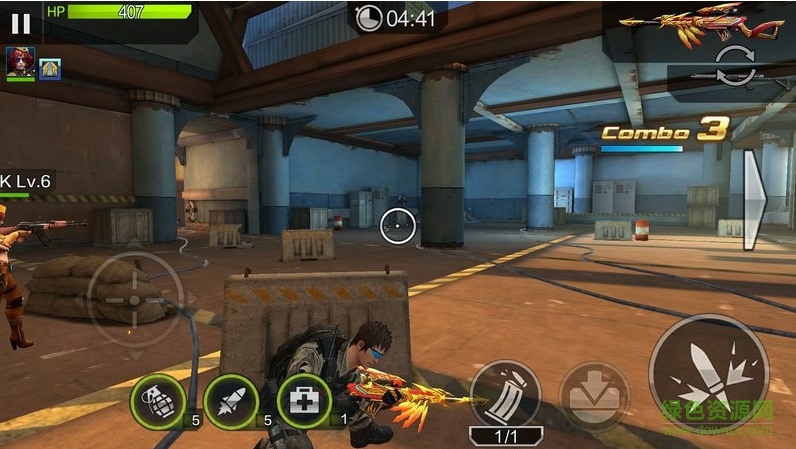Select the blue buff icon beside portrait
This screenshot has height=449, width=796.
point(49,68)
